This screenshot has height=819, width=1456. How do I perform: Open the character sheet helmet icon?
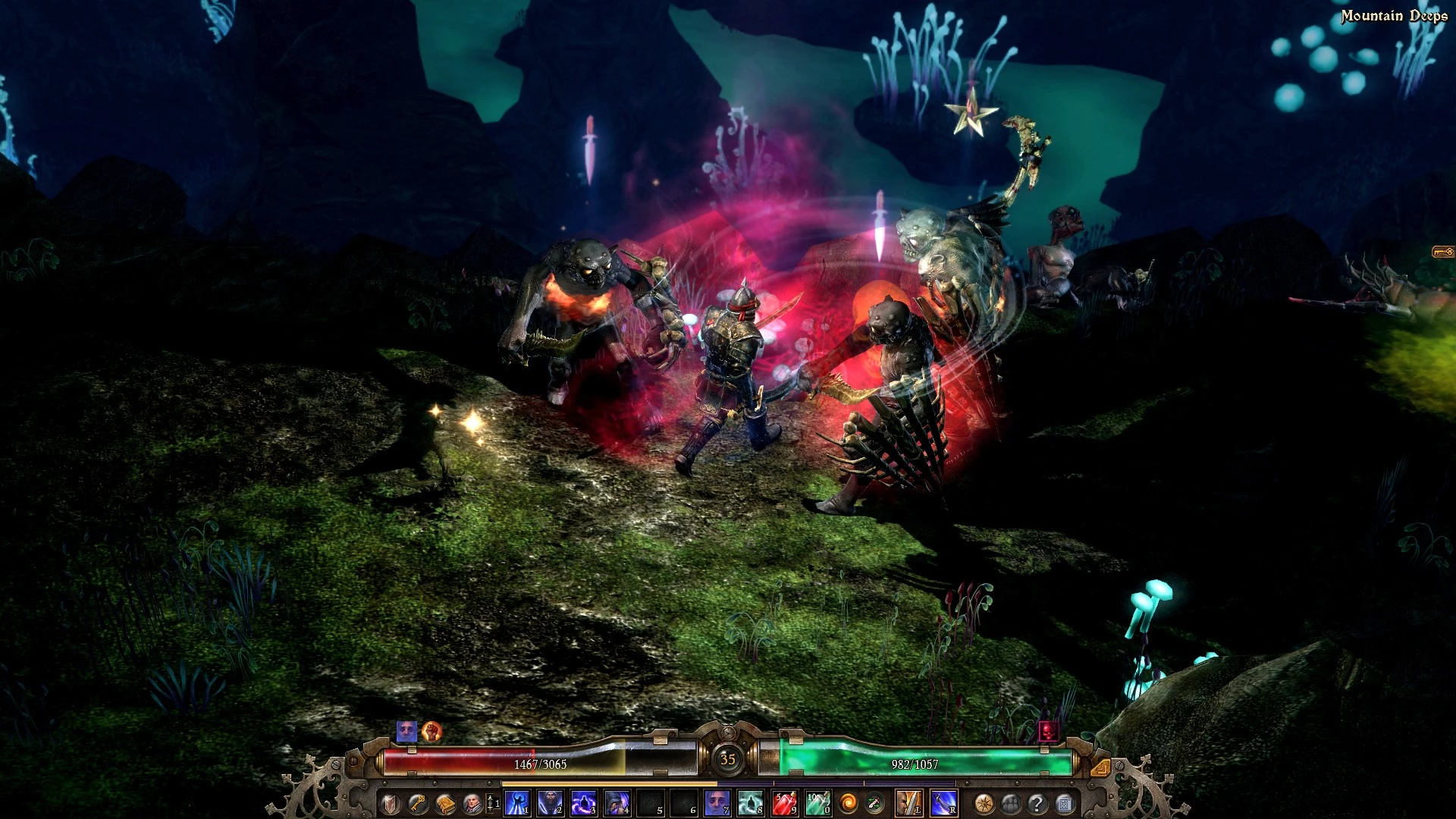391,803
